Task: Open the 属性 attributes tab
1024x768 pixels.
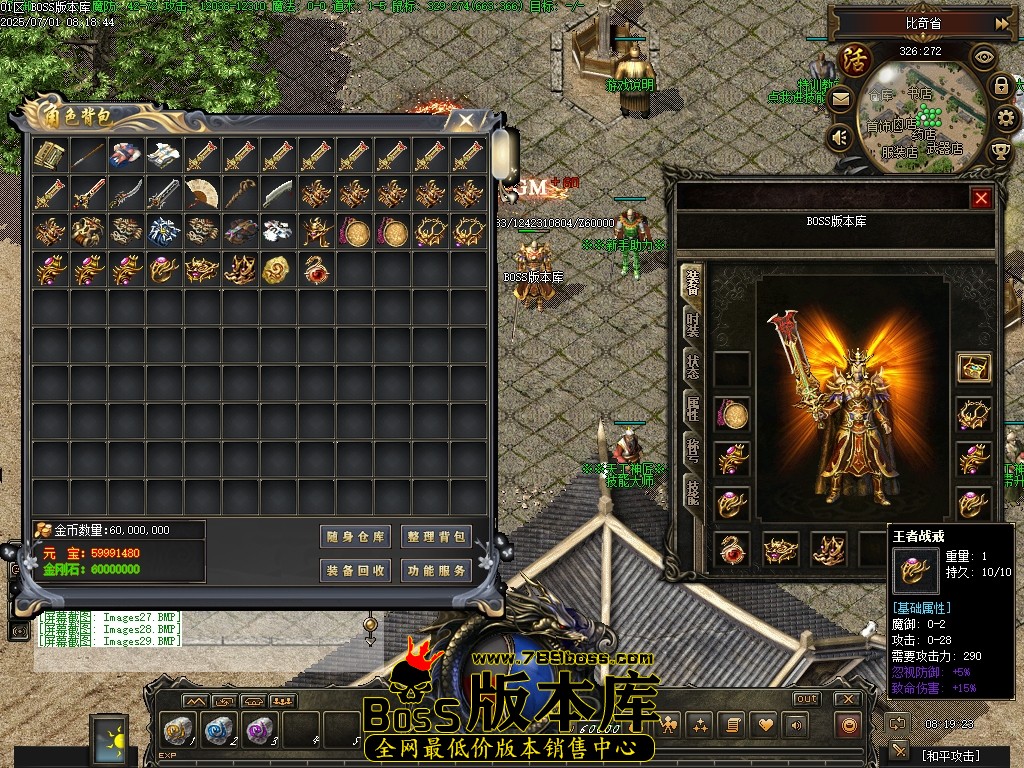Action: 693,408
